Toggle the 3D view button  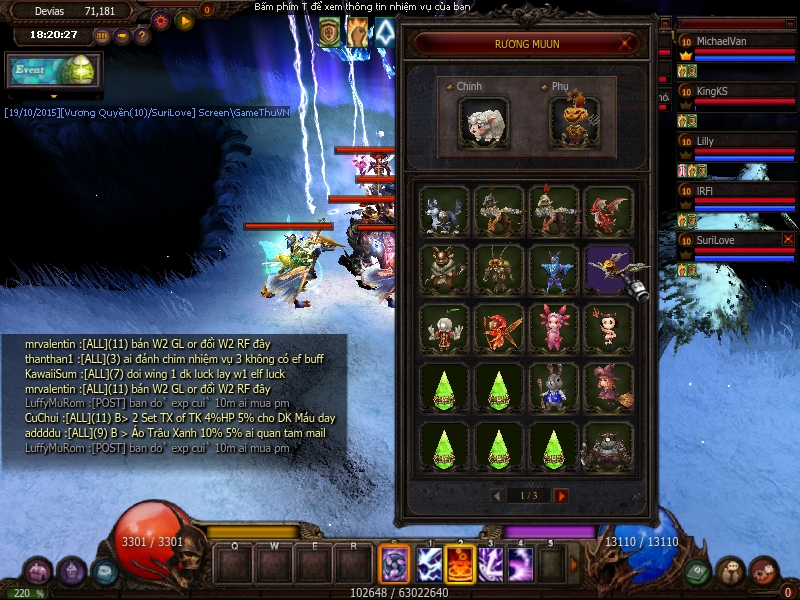tap(102, 36)
